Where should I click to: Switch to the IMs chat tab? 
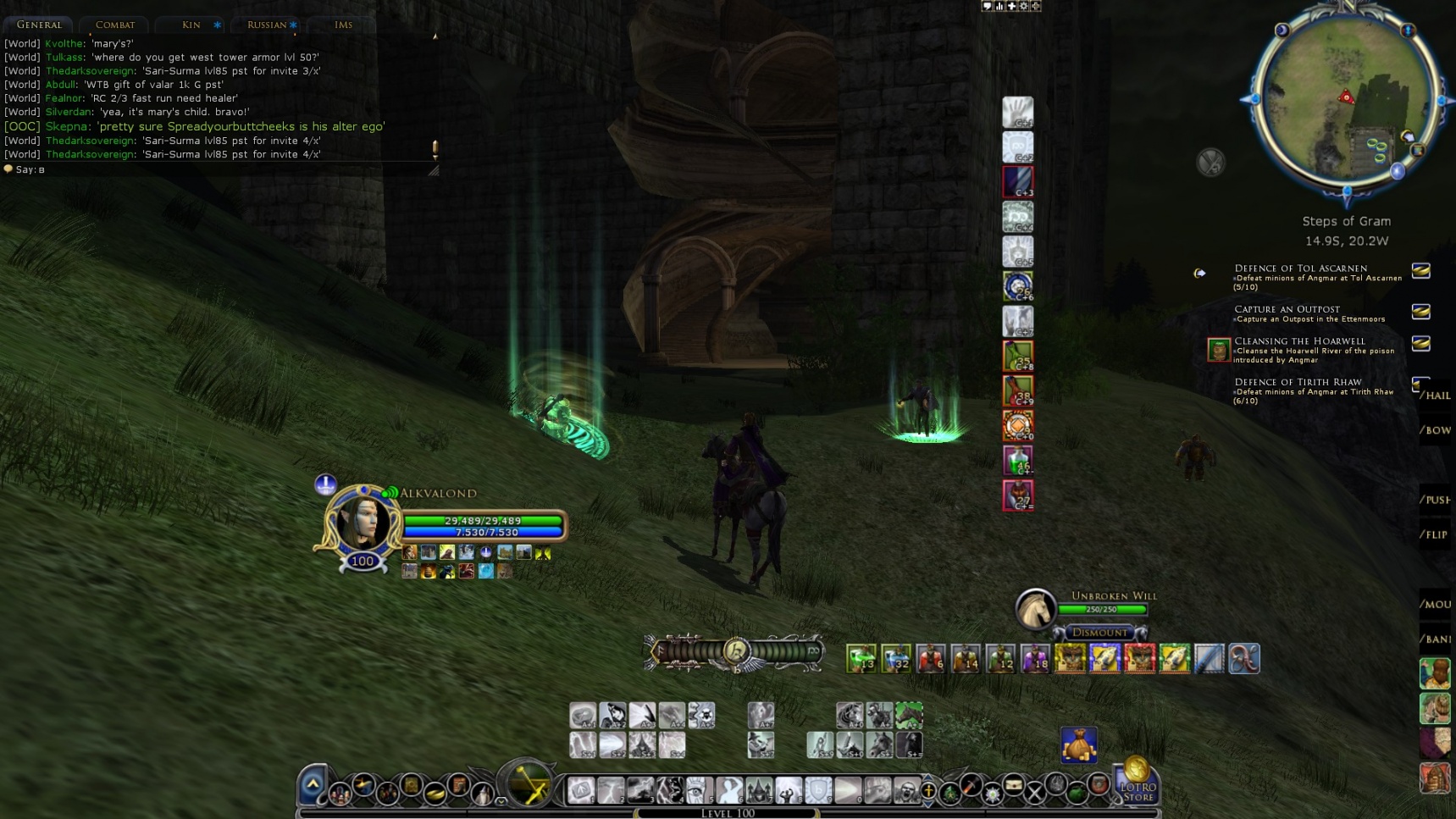click(343, 25)
